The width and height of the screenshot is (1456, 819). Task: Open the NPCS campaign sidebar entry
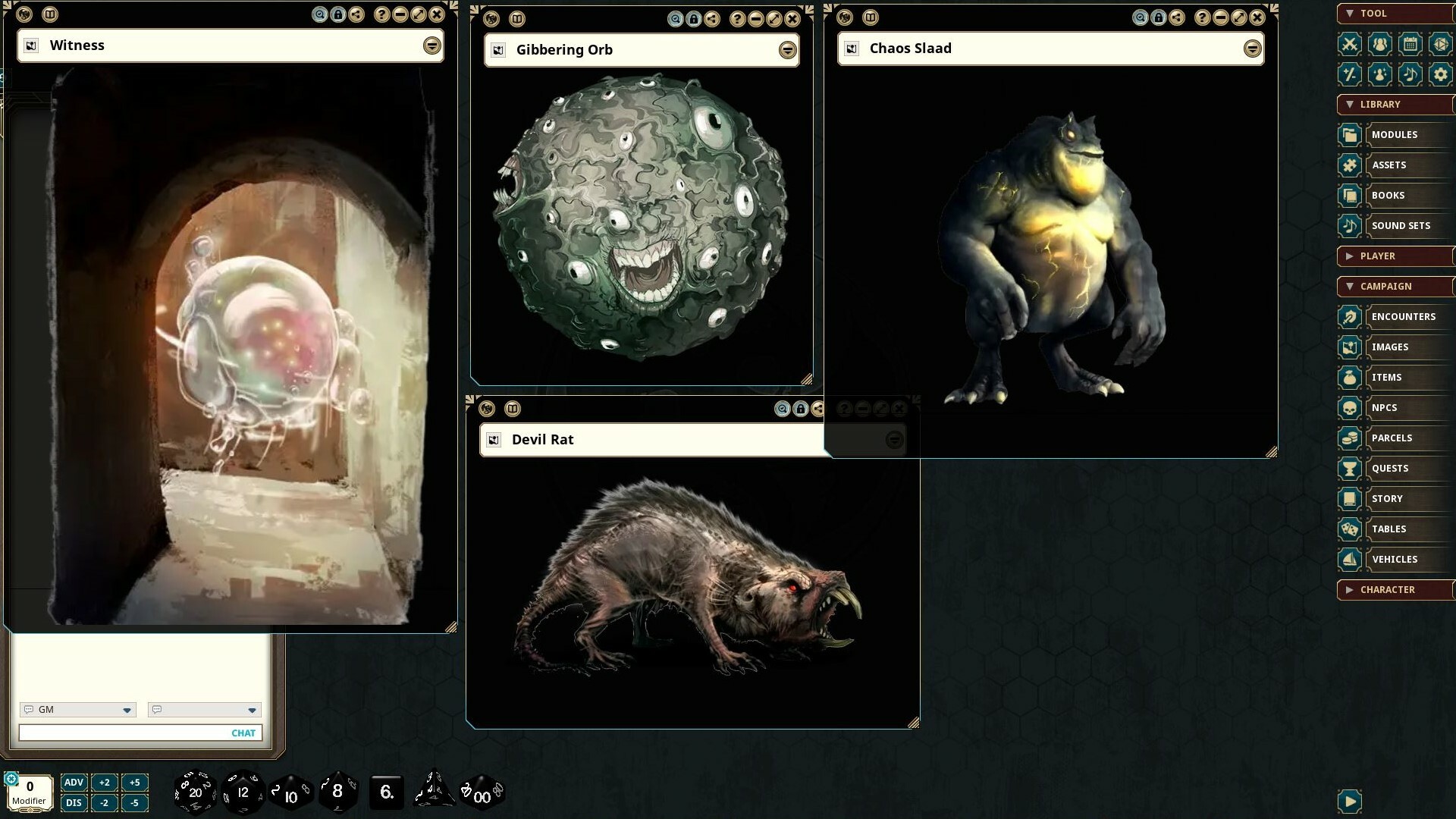pos(1385,407)
